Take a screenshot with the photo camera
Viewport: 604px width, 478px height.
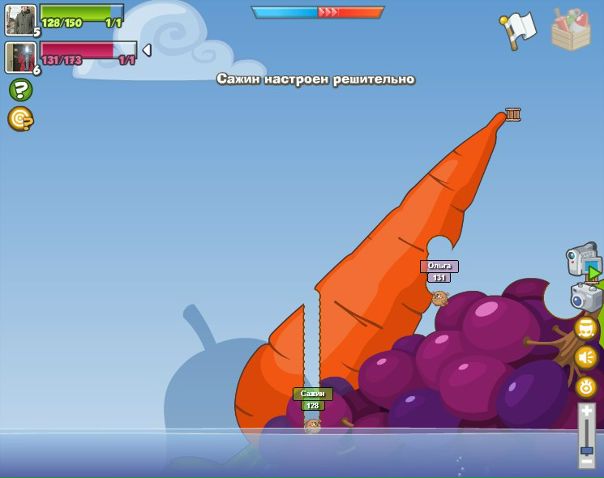click(585, 297)
